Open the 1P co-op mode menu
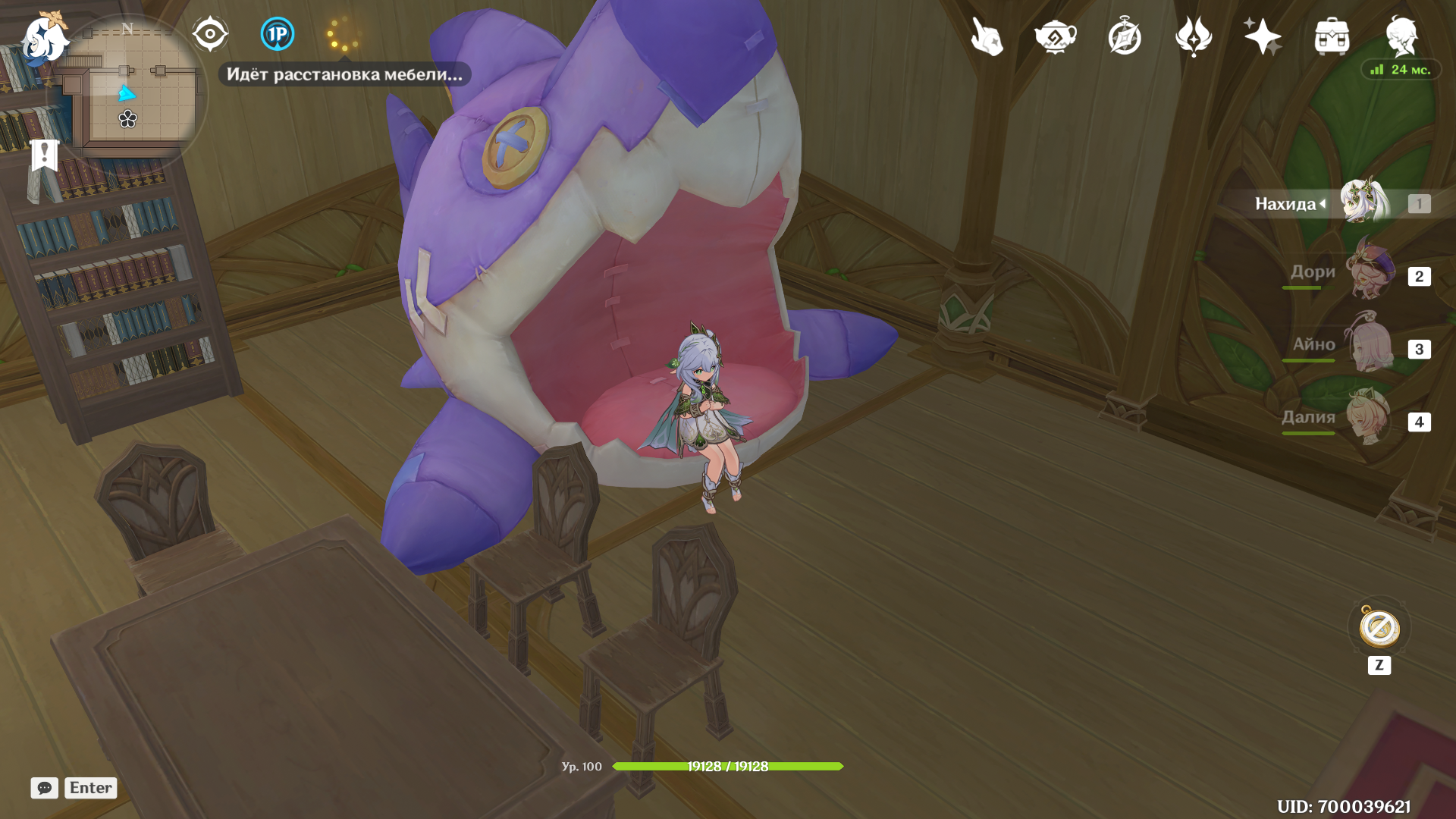Screen dimensions: 1456x819 tap(277, 34)
